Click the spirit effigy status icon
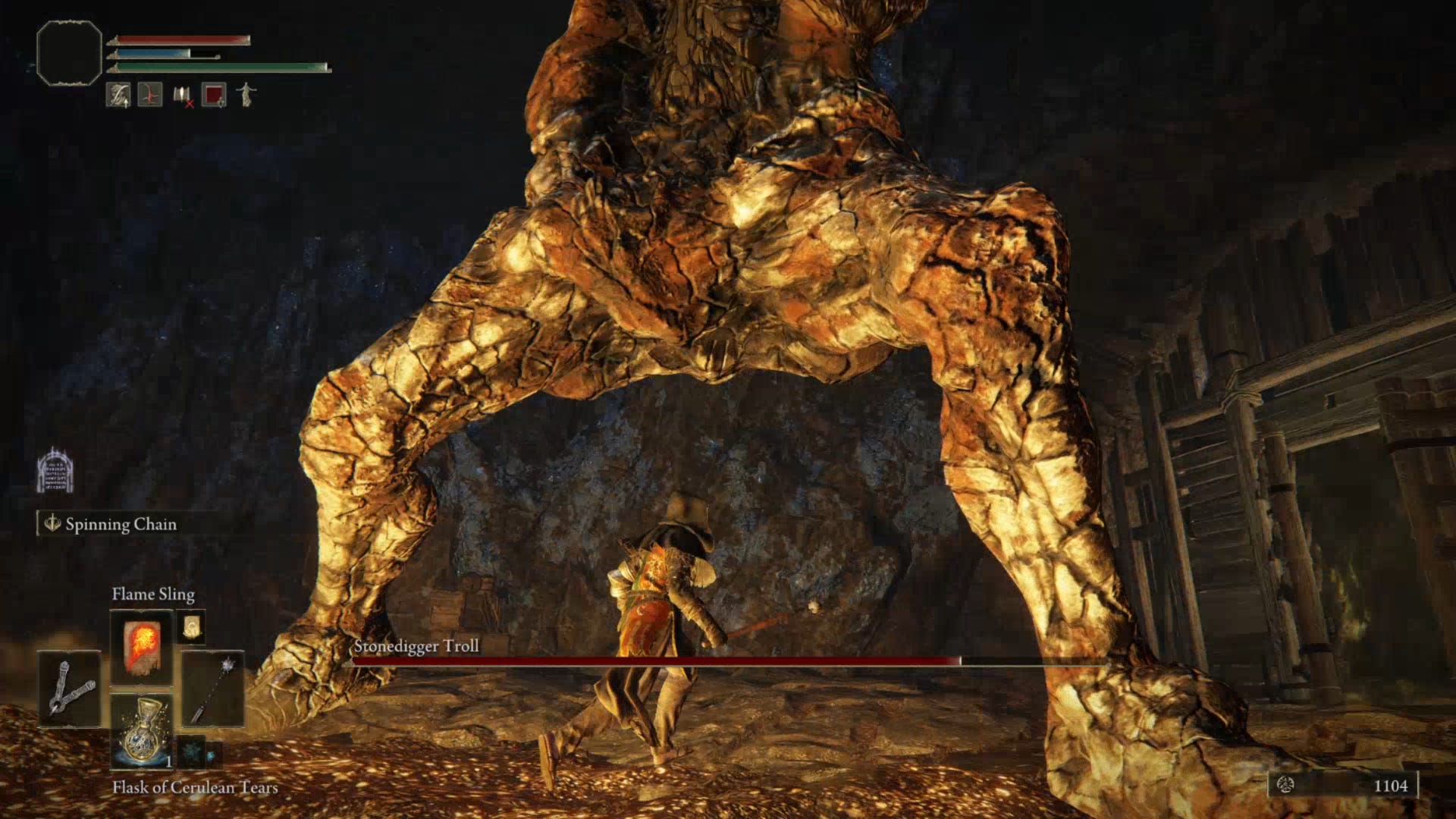This screenshot has height=819, width=1456. 246,95
